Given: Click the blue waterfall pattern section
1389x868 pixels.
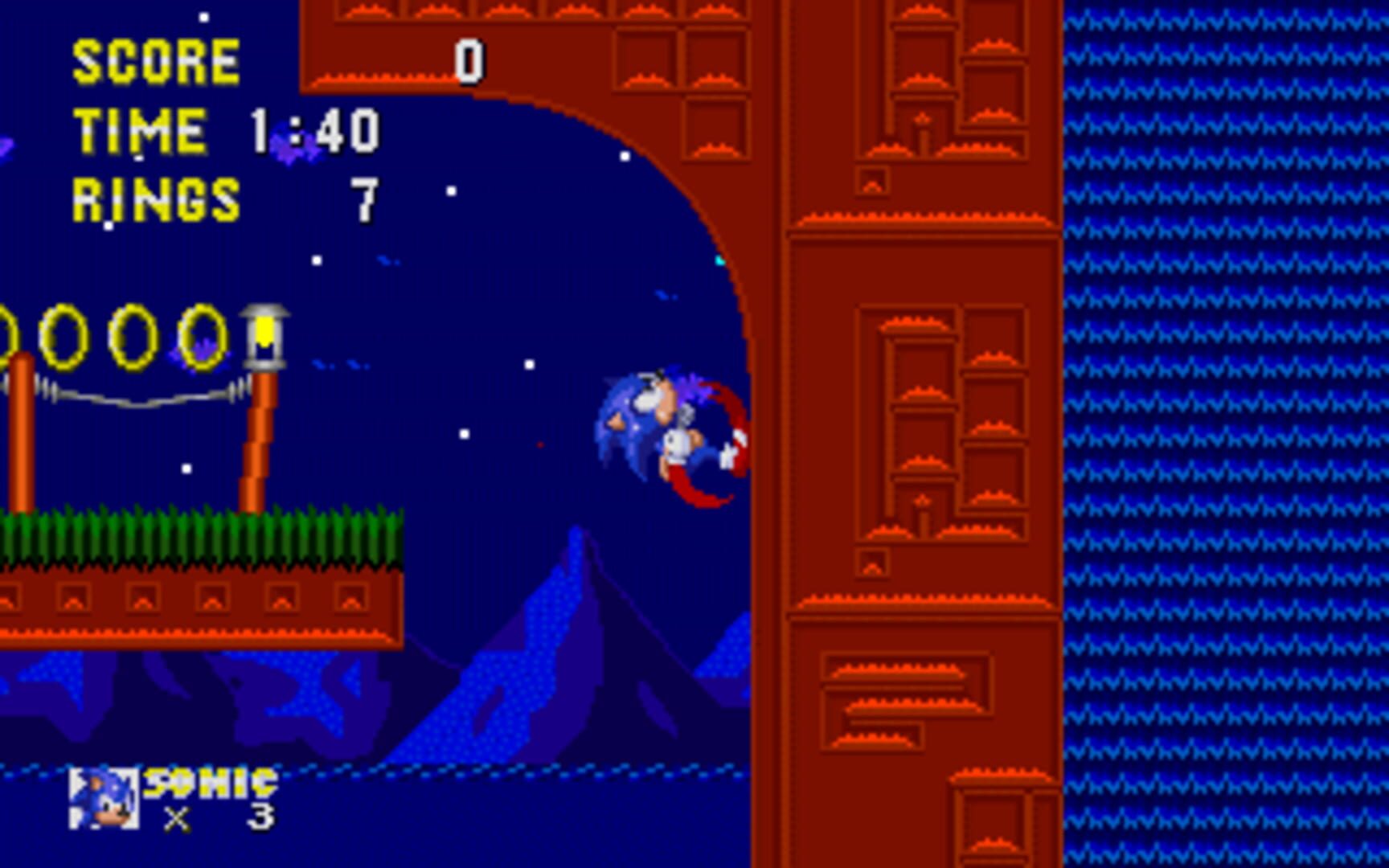Looking at the screenshot, I should 1230,434.
